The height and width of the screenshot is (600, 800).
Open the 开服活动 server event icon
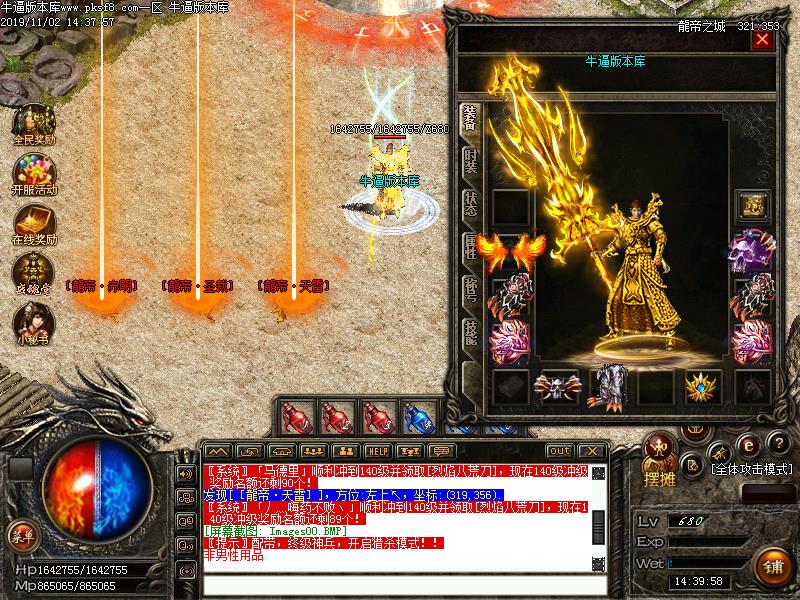33,173
